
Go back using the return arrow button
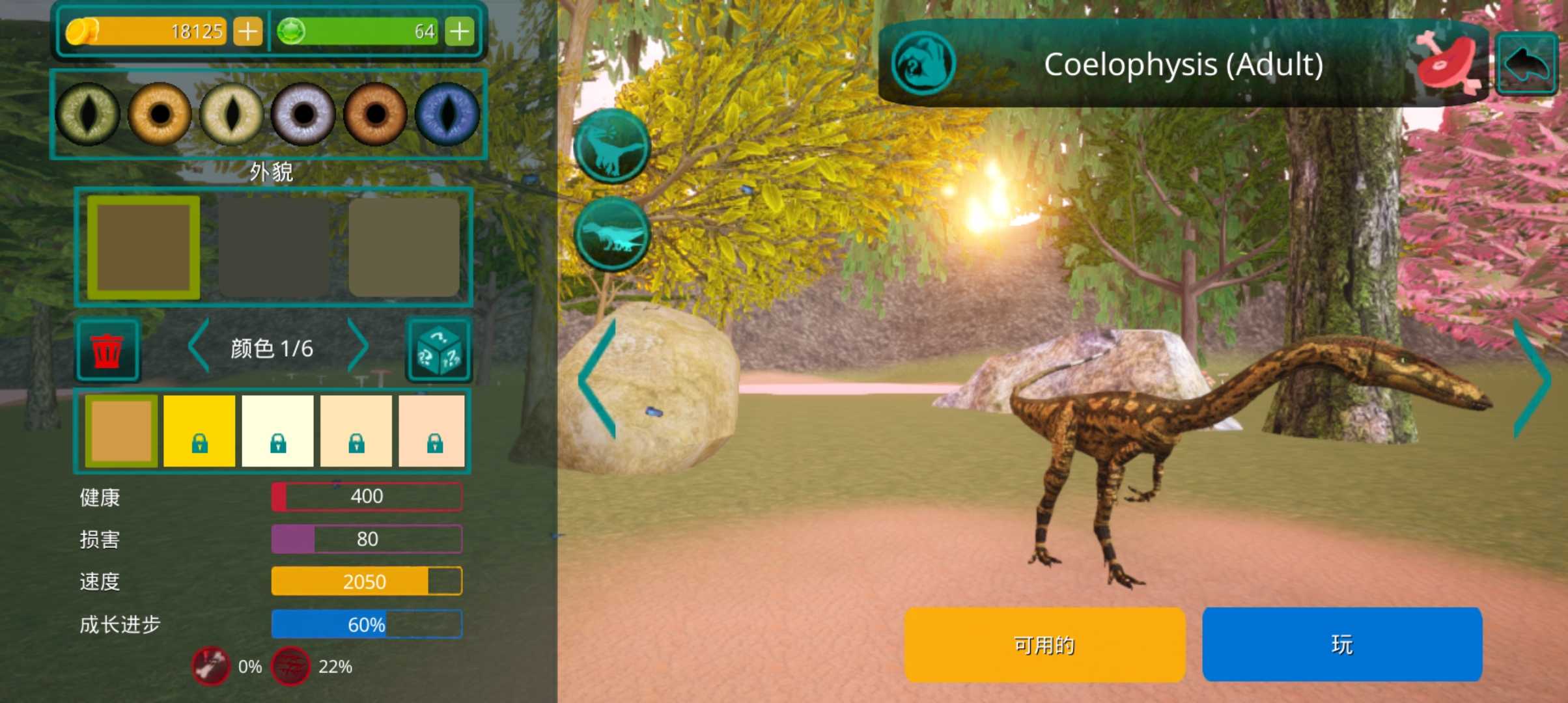coord(1527,64)
